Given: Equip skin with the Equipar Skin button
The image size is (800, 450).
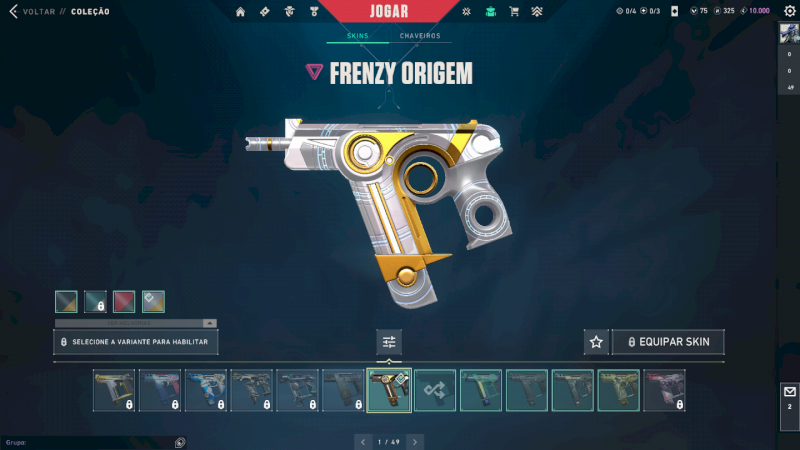Looking at the screenshot, I should 668,342.
